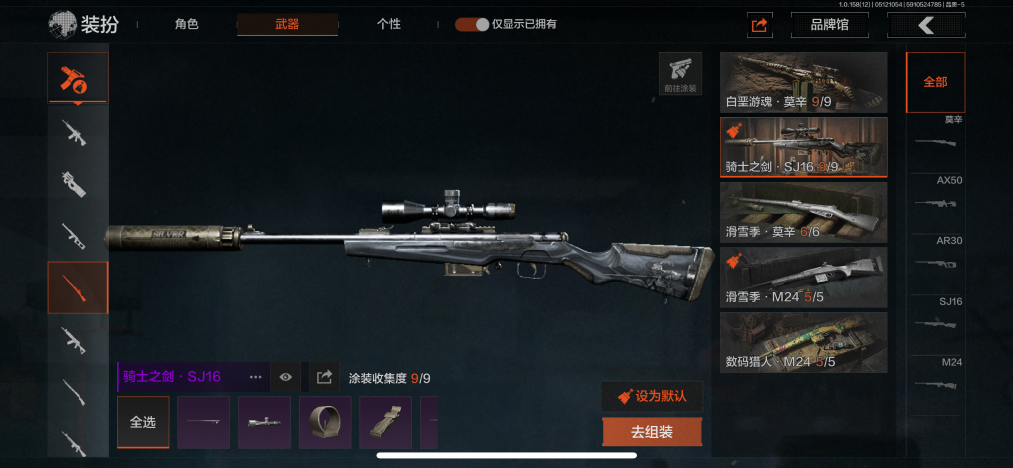Toggle the 仅显示已拥有 switch

pos(471,24)
